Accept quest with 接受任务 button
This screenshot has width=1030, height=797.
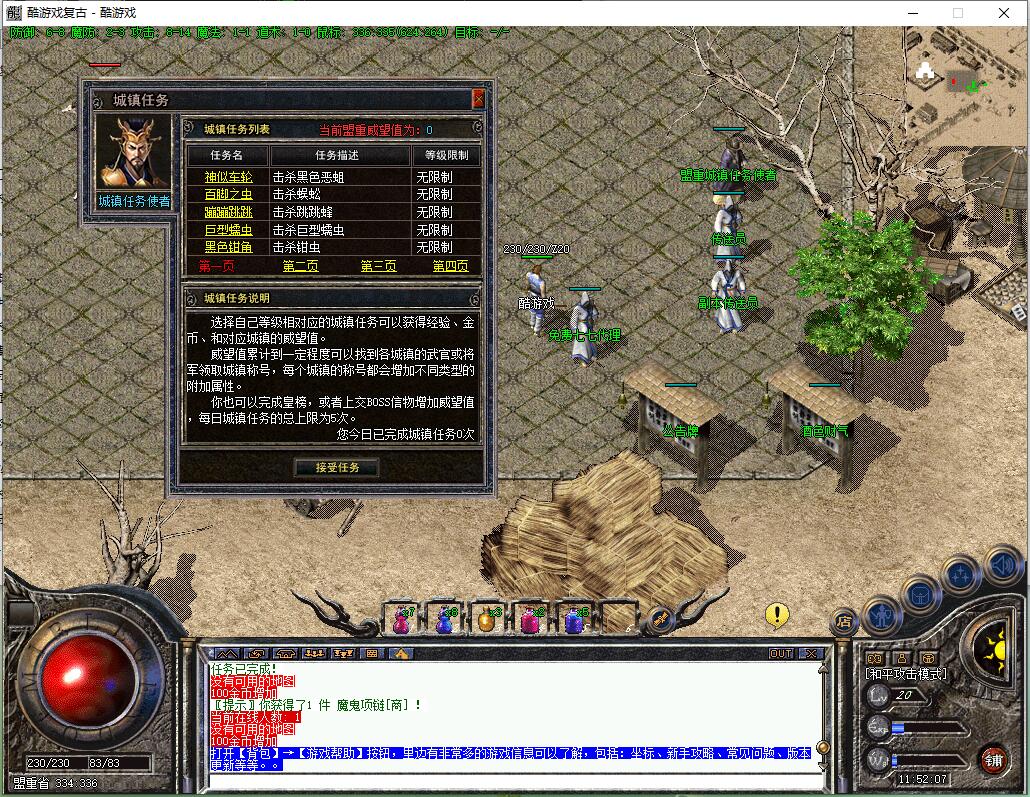(336, 467)
